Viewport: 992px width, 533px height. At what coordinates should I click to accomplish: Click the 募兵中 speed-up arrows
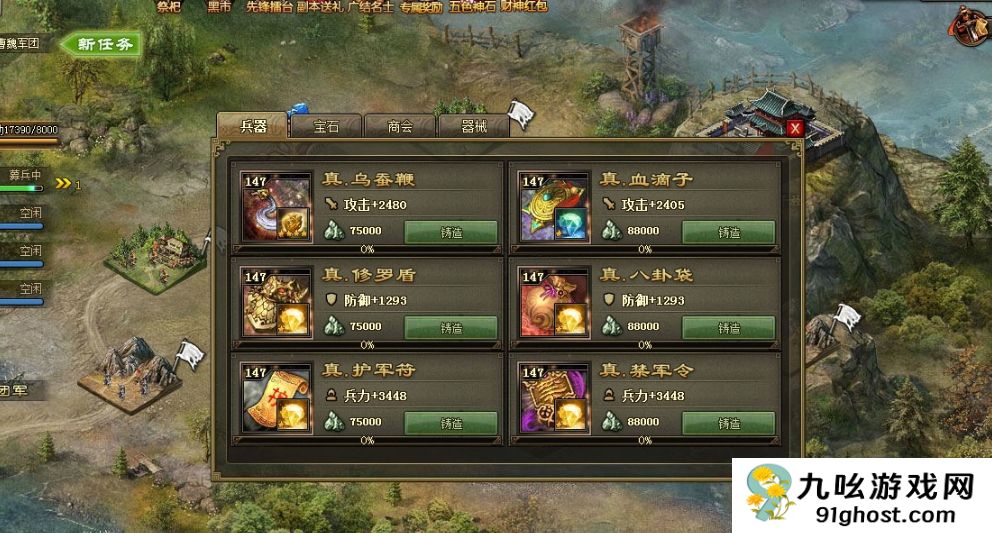66,183
